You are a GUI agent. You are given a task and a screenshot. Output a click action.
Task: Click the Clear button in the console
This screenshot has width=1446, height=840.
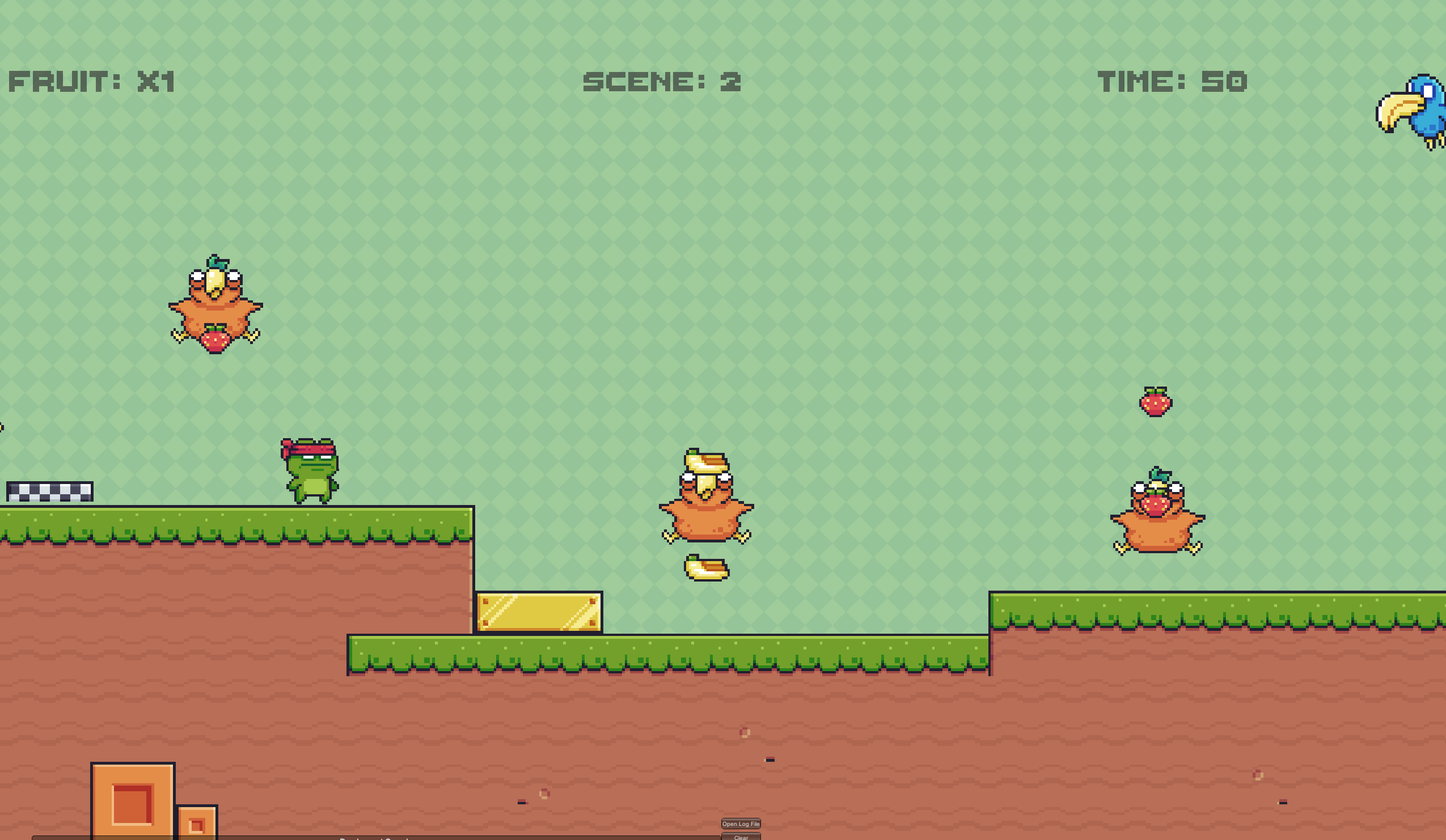coord(740,837)
